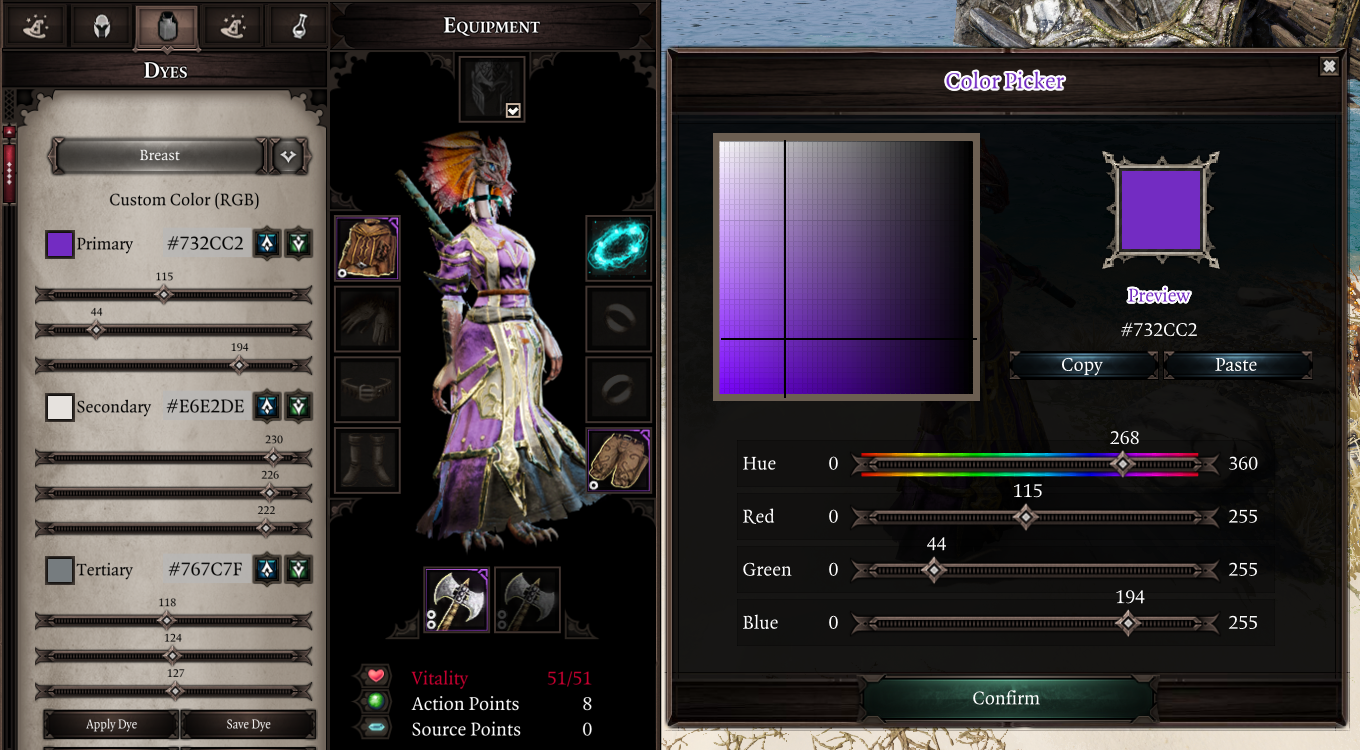Image resolution: width=1360 pixels, height=750 pixels.
Task: Select the leftmost wizard hat tab icon
Action: click(x=36, y=26)
